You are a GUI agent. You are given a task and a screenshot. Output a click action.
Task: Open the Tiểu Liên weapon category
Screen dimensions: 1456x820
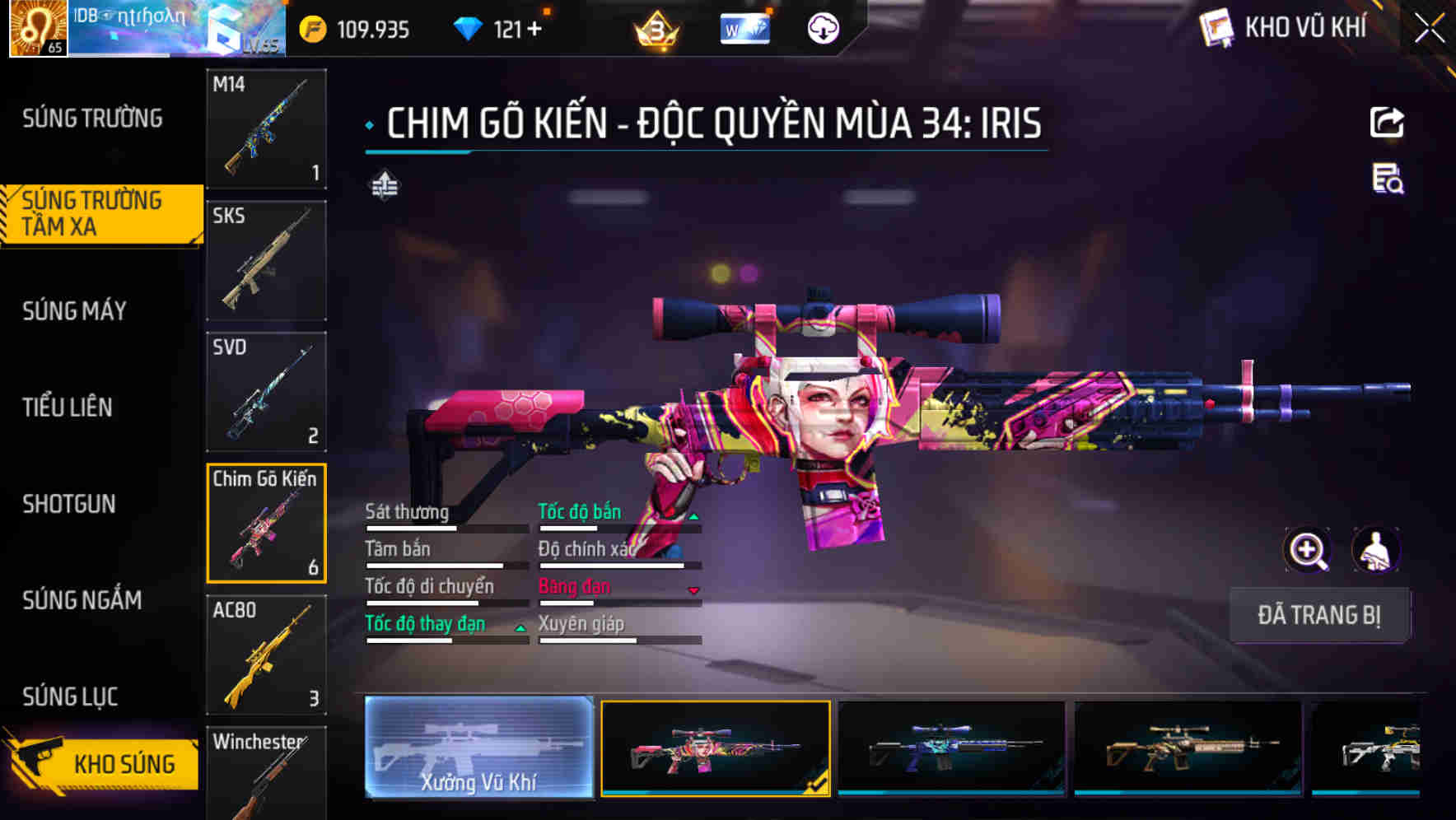click(x=70, y=407)
